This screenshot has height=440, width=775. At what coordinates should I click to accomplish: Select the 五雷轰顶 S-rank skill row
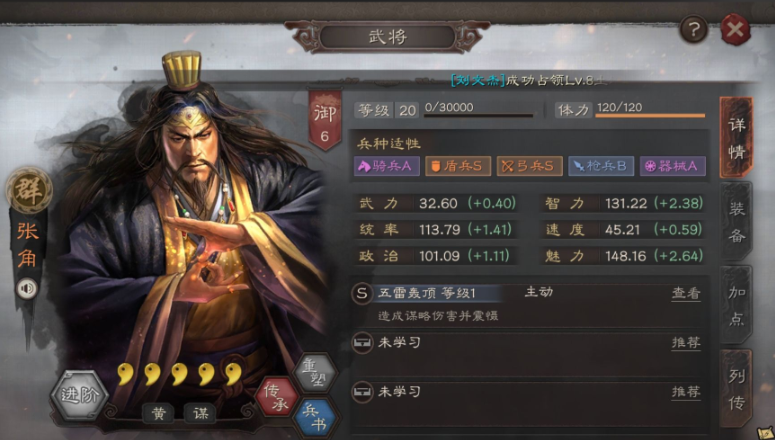coord(500,301)
